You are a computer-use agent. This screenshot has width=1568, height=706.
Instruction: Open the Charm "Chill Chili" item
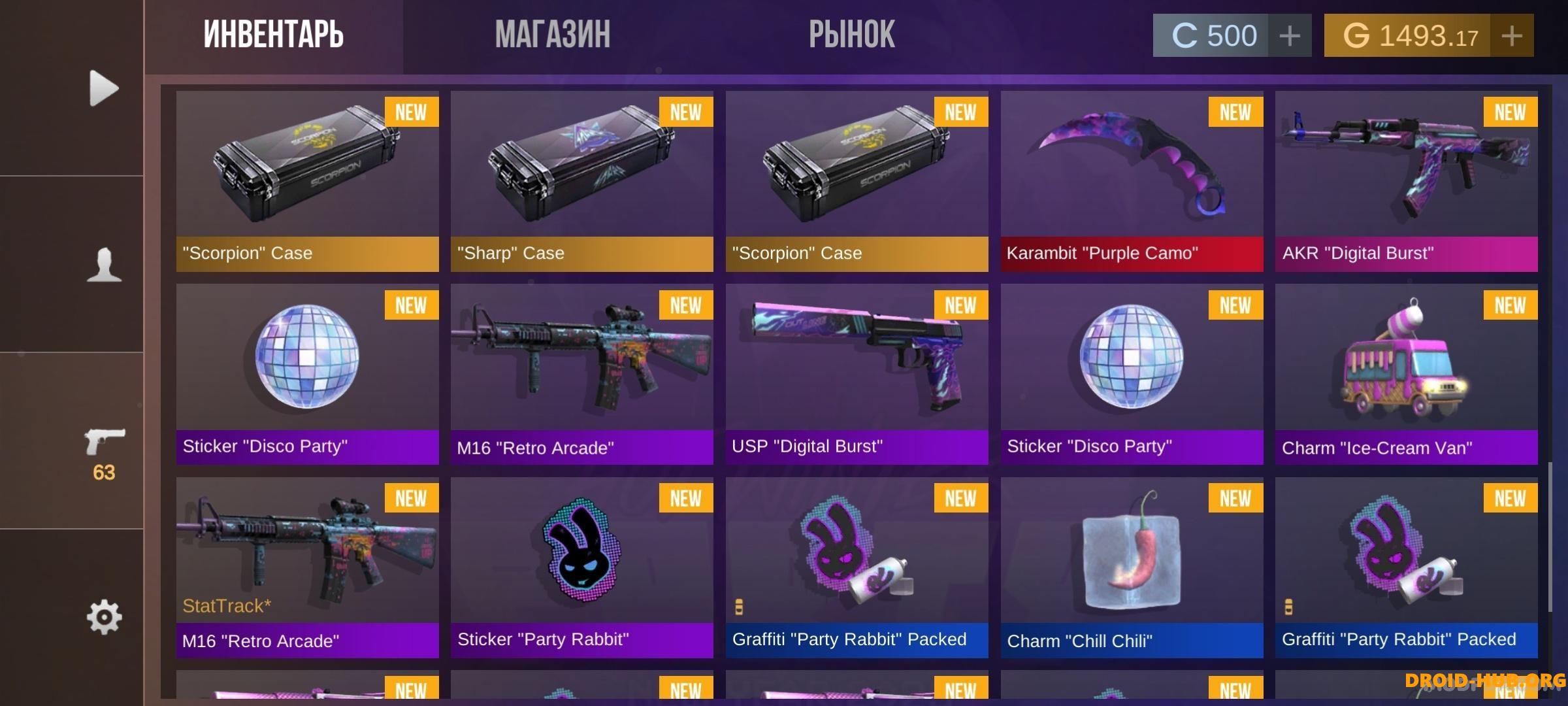coord(1132,567)
